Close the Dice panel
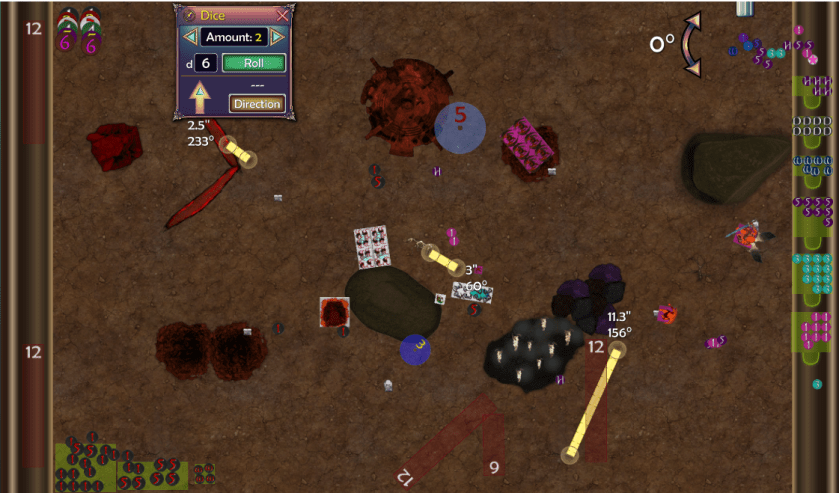This screenshot has width=839, height=493. 282,14
